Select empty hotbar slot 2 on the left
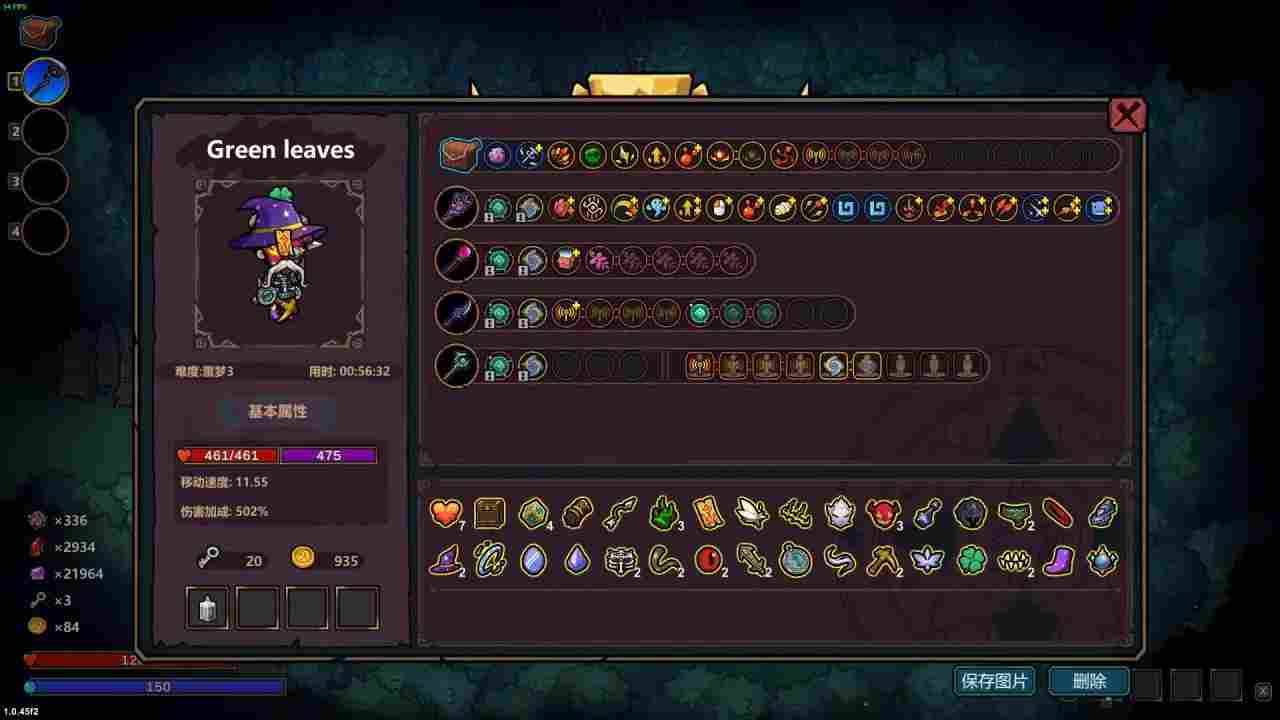 [x=44, y=132]
